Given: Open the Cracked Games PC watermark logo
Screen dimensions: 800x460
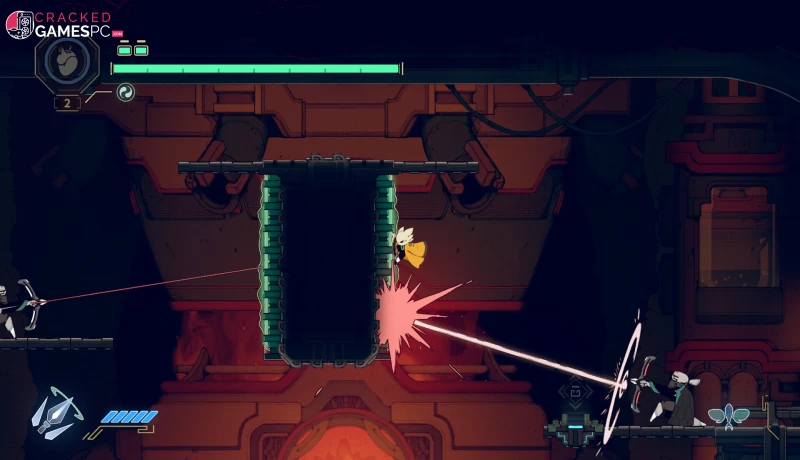Looking at the screenshot, I should [x=62, y=24].
